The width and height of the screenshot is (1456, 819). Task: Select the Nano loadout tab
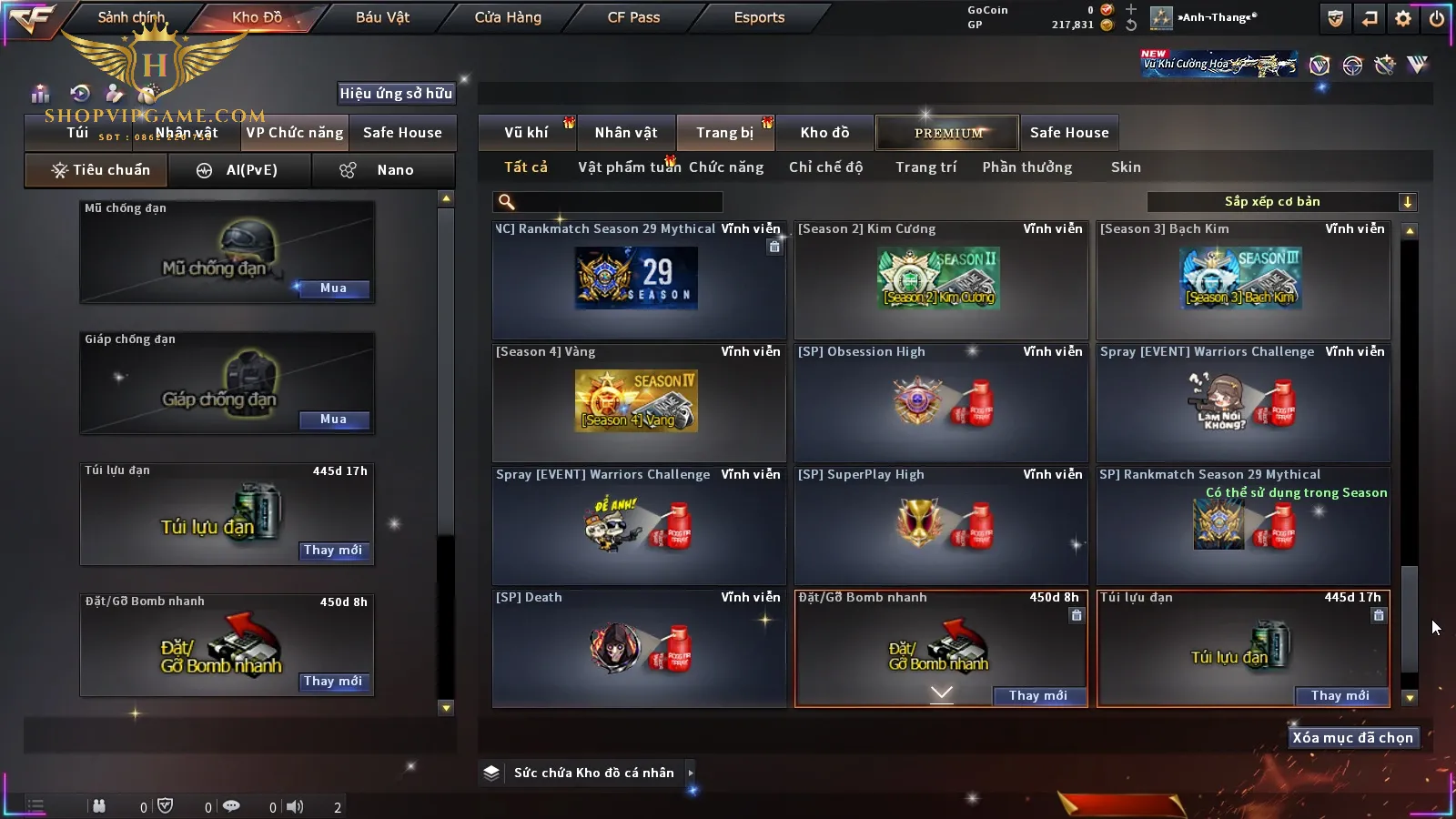point(384,170)
